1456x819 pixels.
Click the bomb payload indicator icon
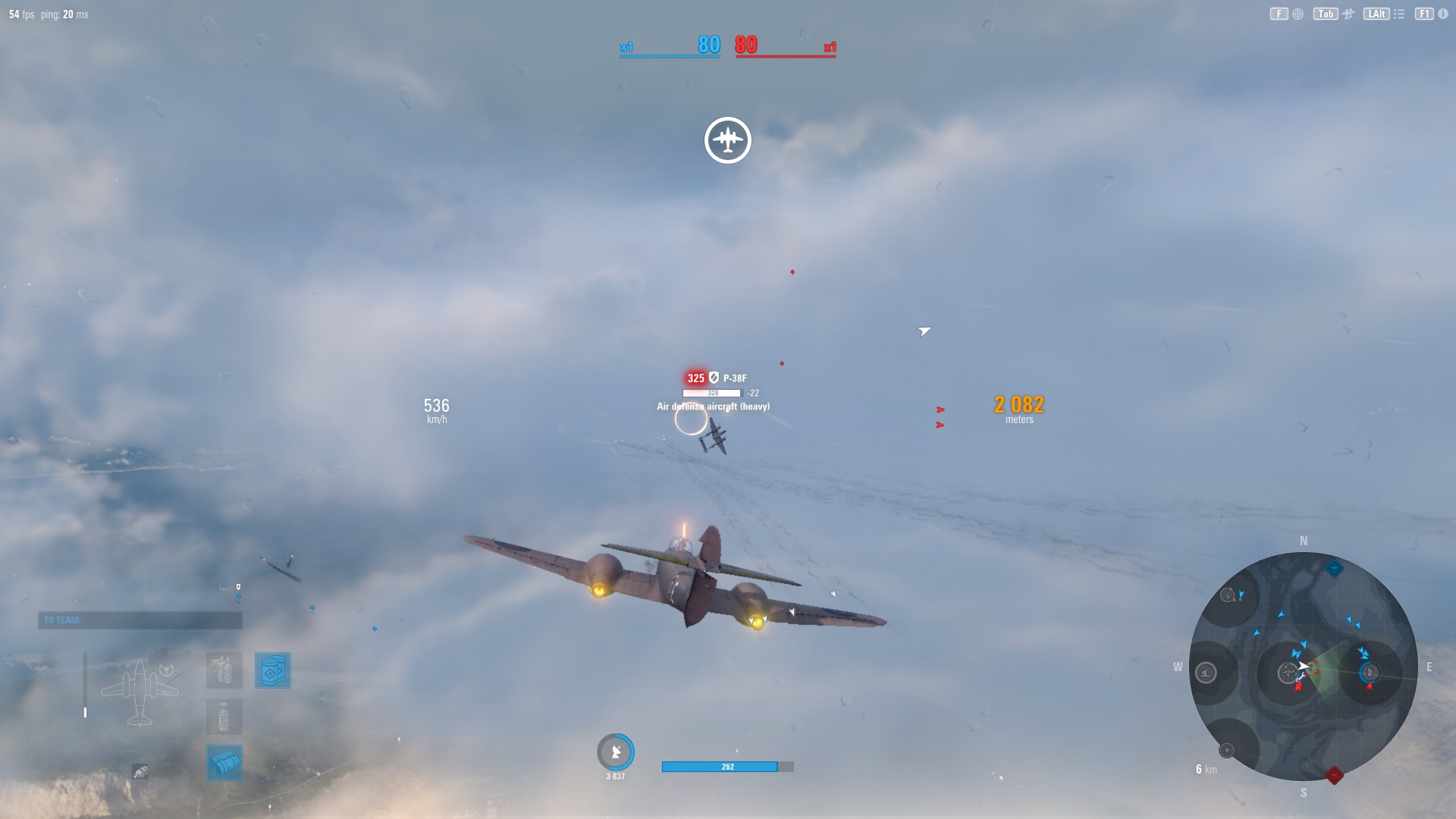tap(140, 771)
